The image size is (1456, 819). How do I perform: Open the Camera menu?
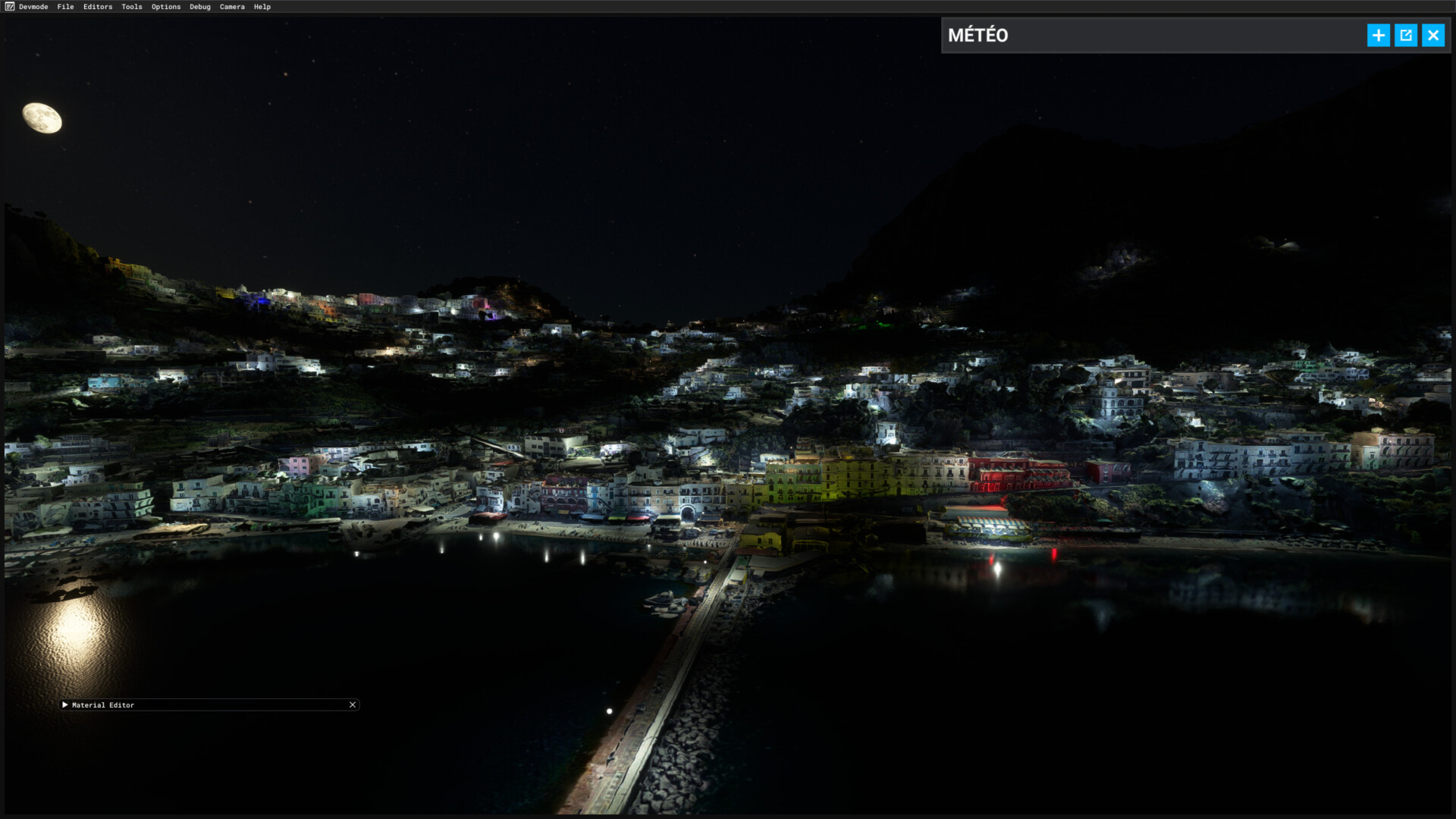tap(232, 7)
